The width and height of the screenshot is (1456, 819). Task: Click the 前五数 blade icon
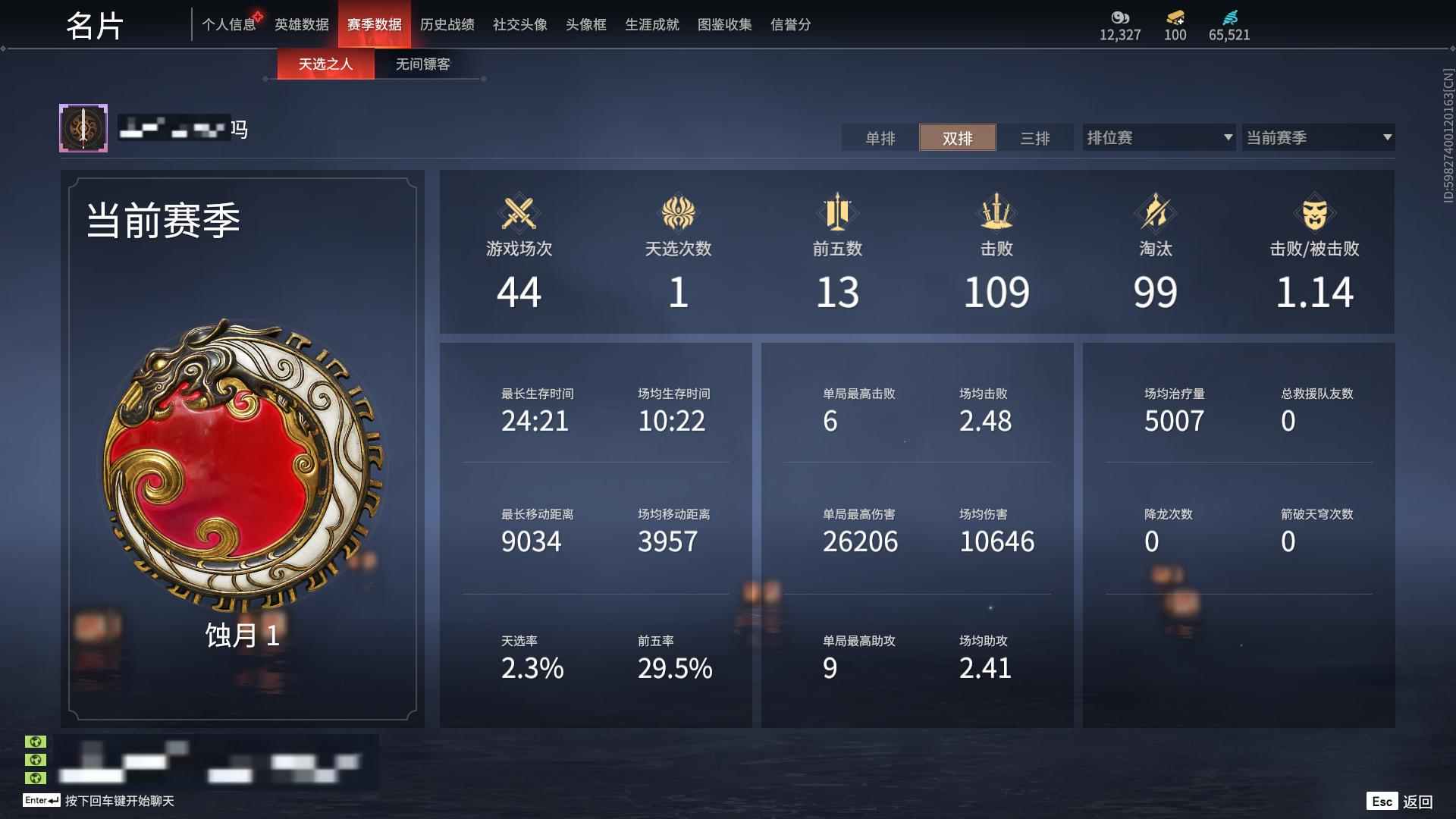(x=838, y=213)
